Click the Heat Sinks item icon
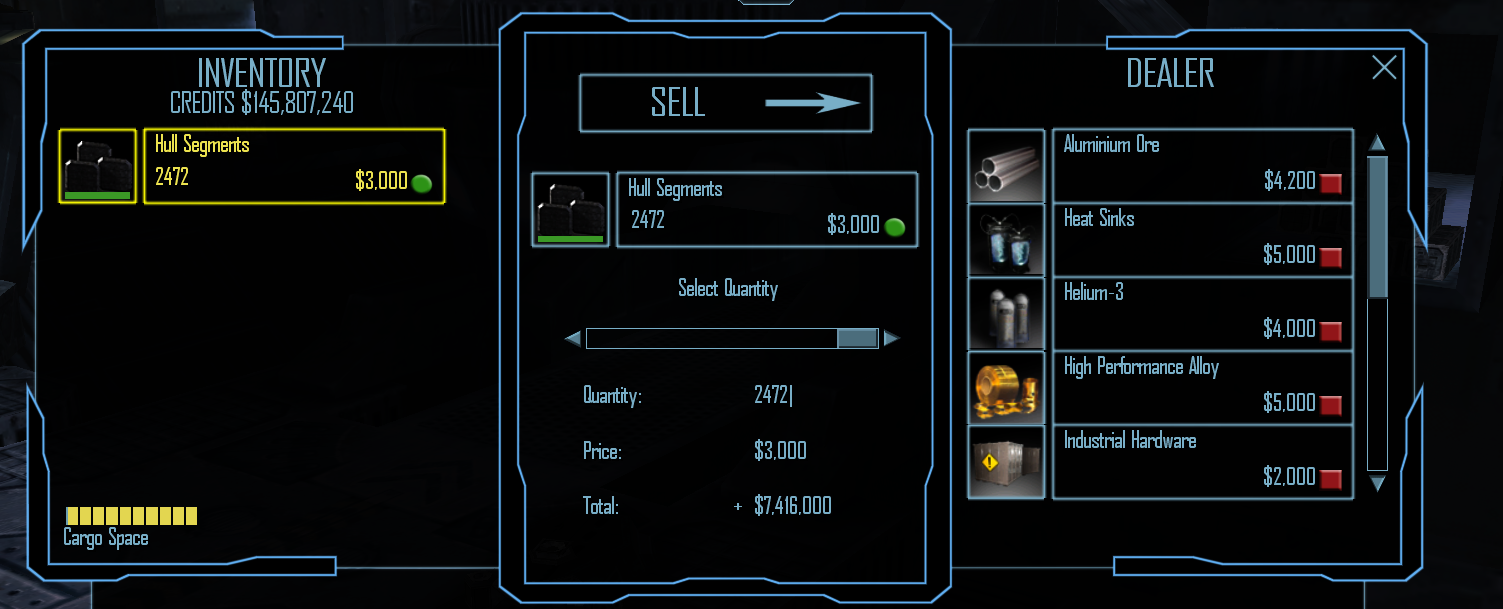The width and height of the screenshot is (1503, 609). 1006,240
